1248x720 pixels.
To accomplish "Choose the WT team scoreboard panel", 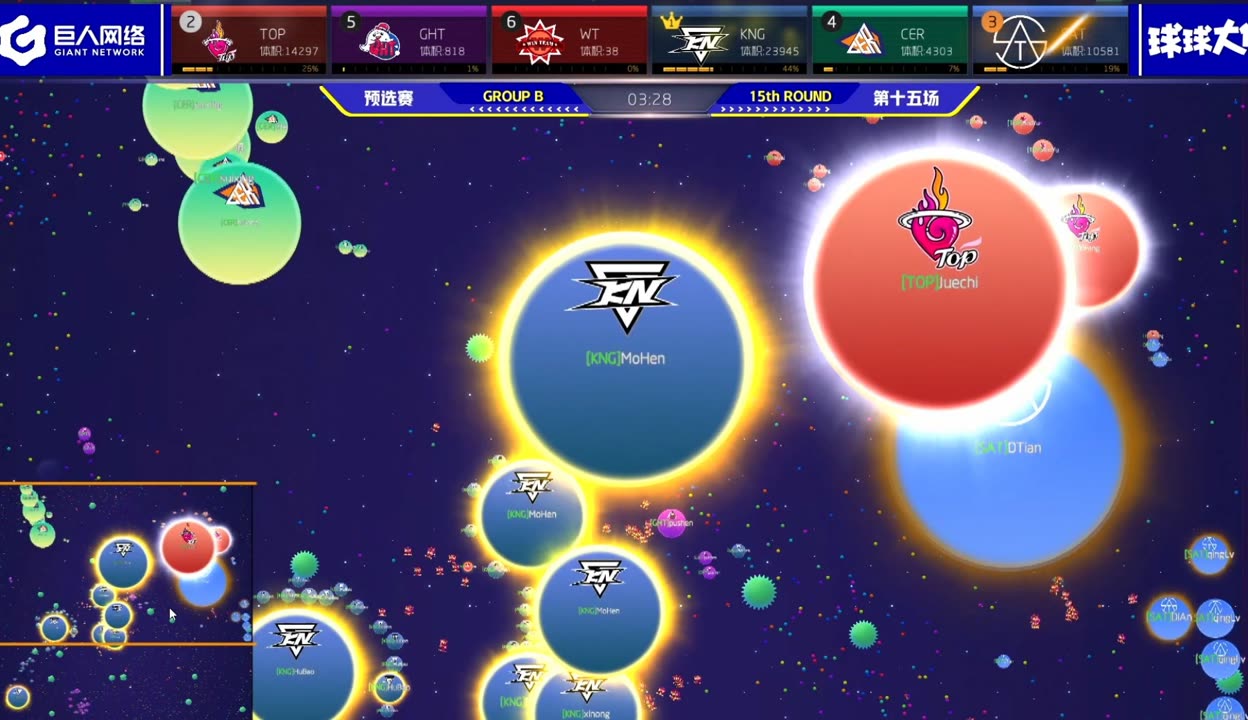I will 569,40.
